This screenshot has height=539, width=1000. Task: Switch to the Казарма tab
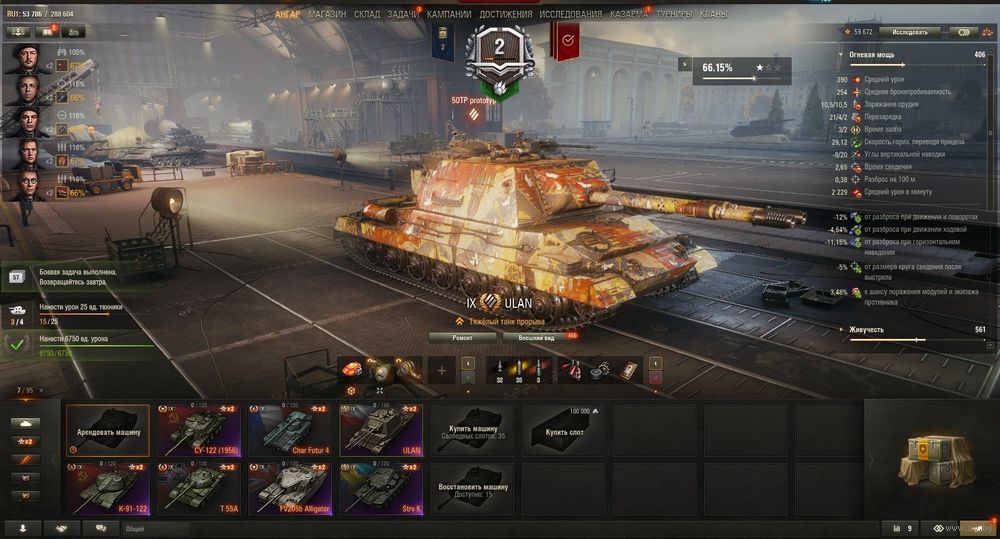pos(628,15)
